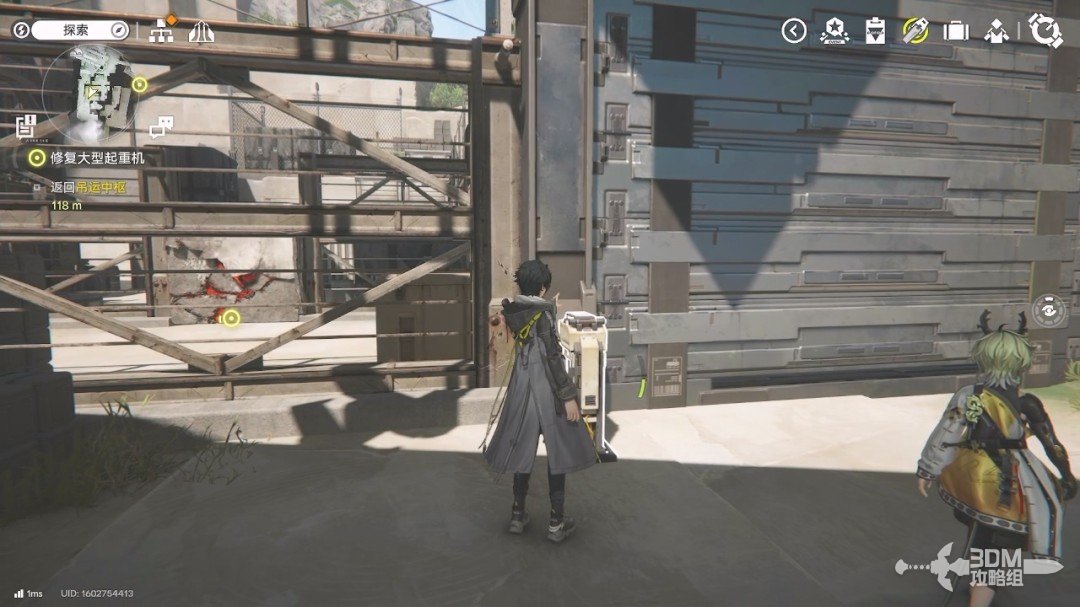Open the hierarchy tree icon with orange marker

(x=160, y=30)
